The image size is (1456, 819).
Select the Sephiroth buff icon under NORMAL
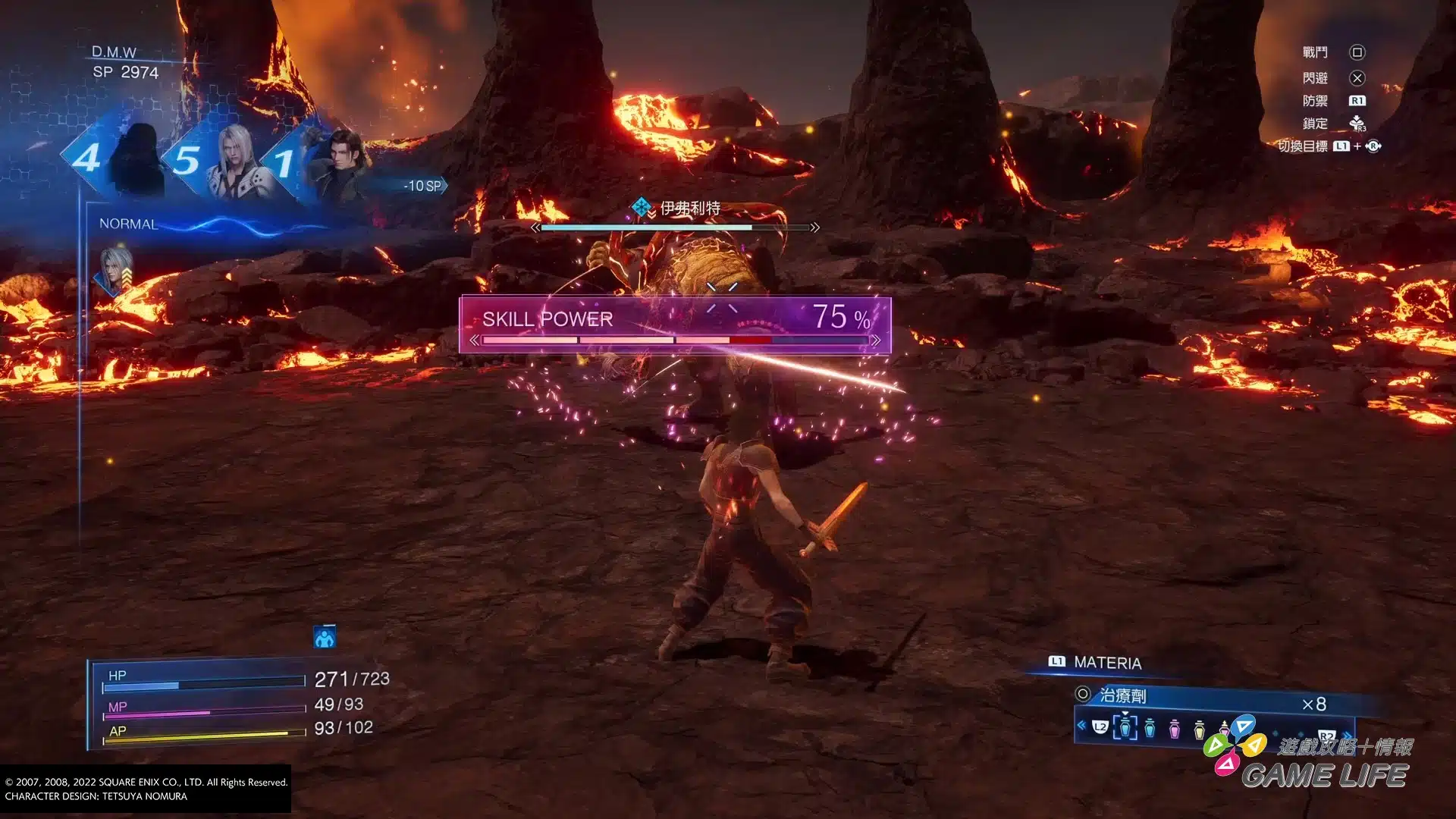click(x=115, y=269)
